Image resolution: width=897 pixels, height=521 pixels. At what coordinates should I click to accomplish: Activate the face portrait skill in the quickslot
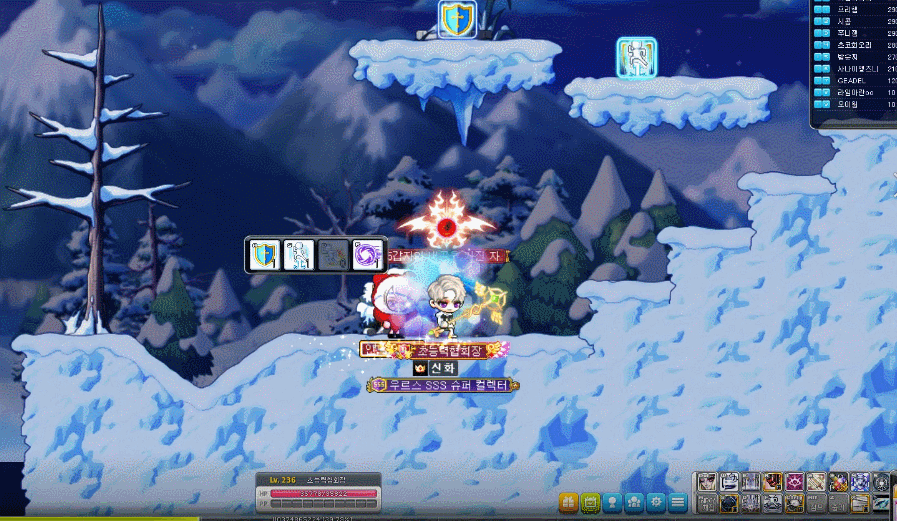707,482
